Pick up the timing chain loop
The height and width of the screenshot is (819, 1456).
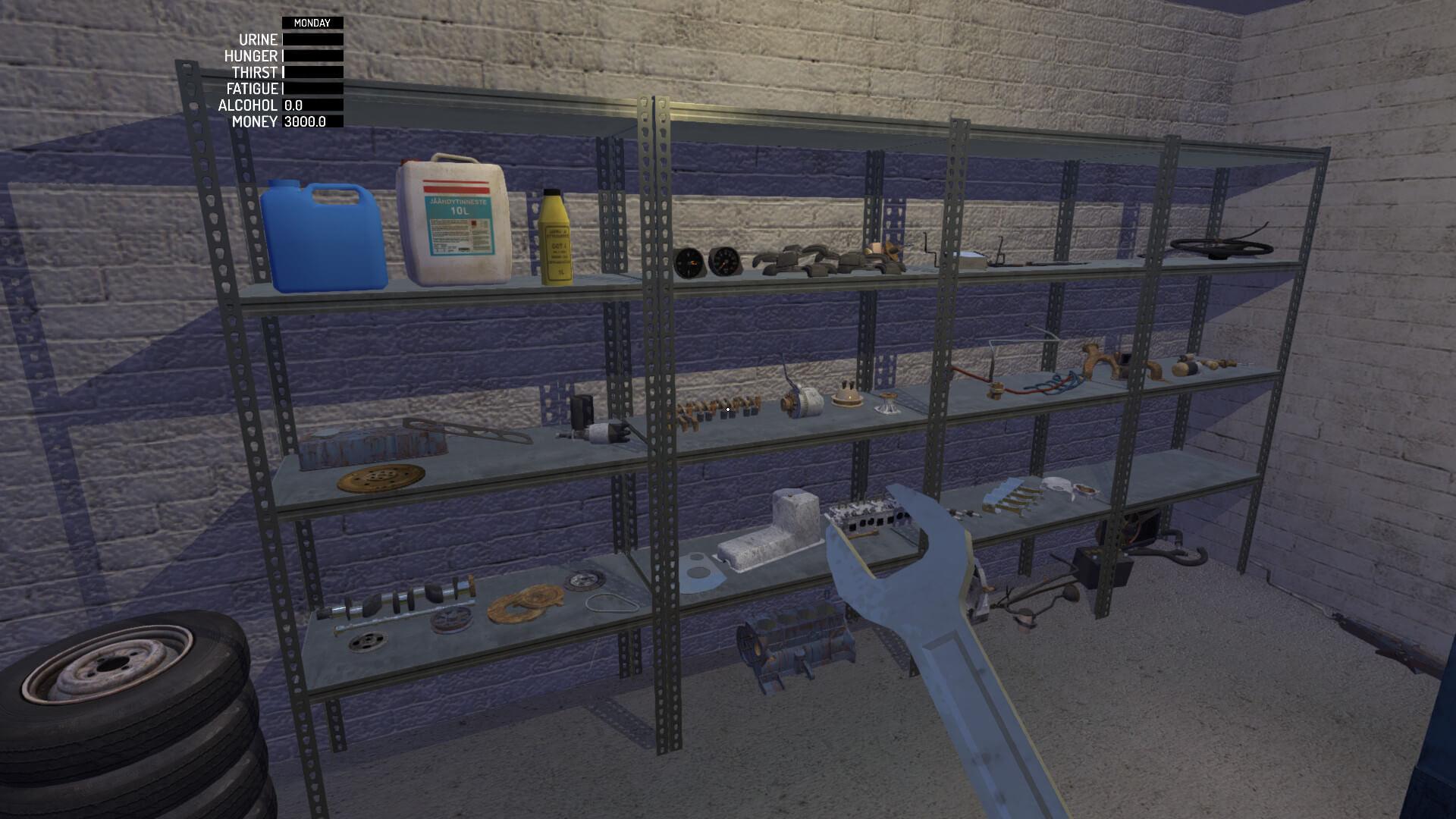610,603
